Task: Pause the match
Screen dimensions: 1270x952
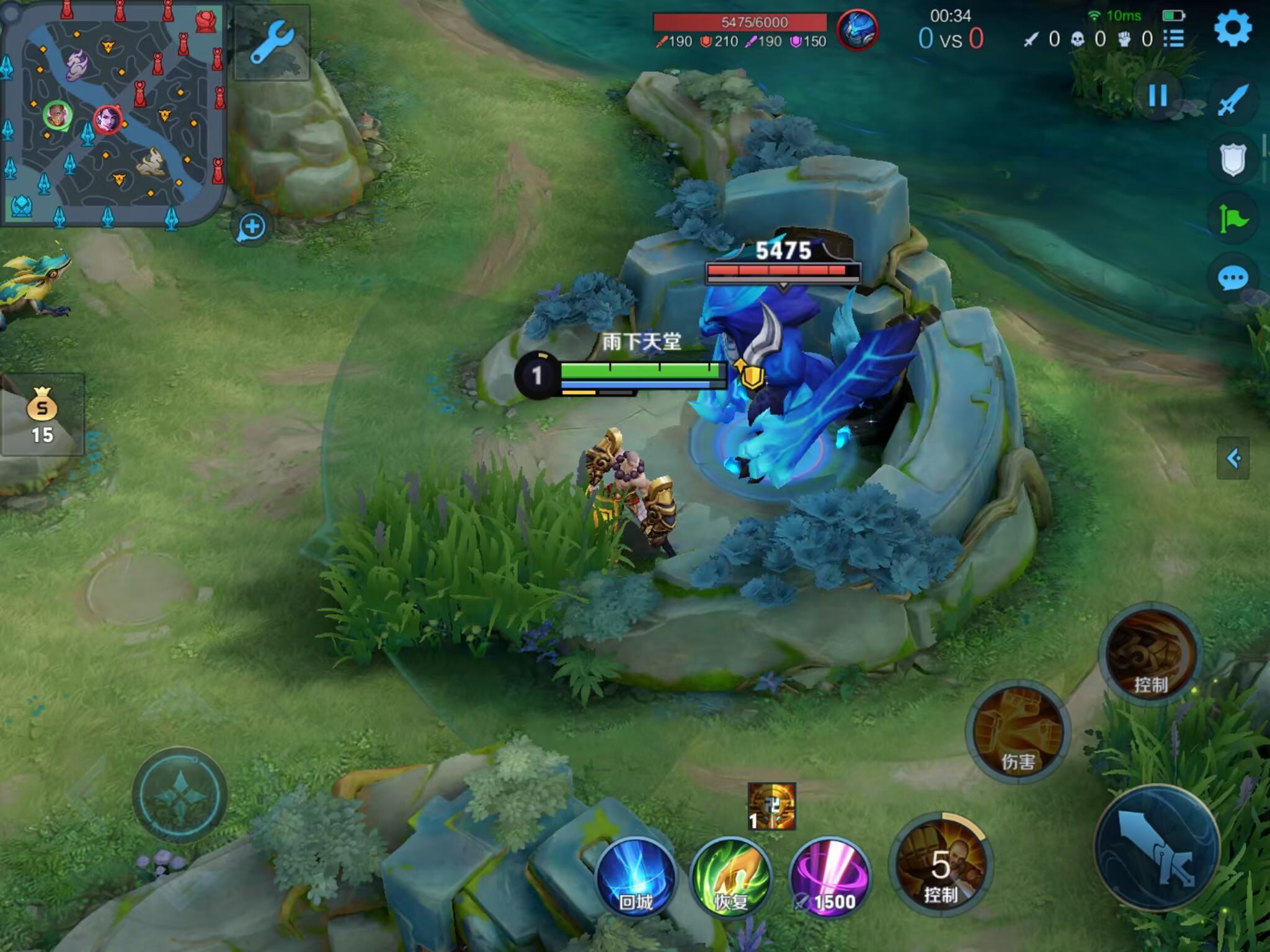Action: 1158,96
